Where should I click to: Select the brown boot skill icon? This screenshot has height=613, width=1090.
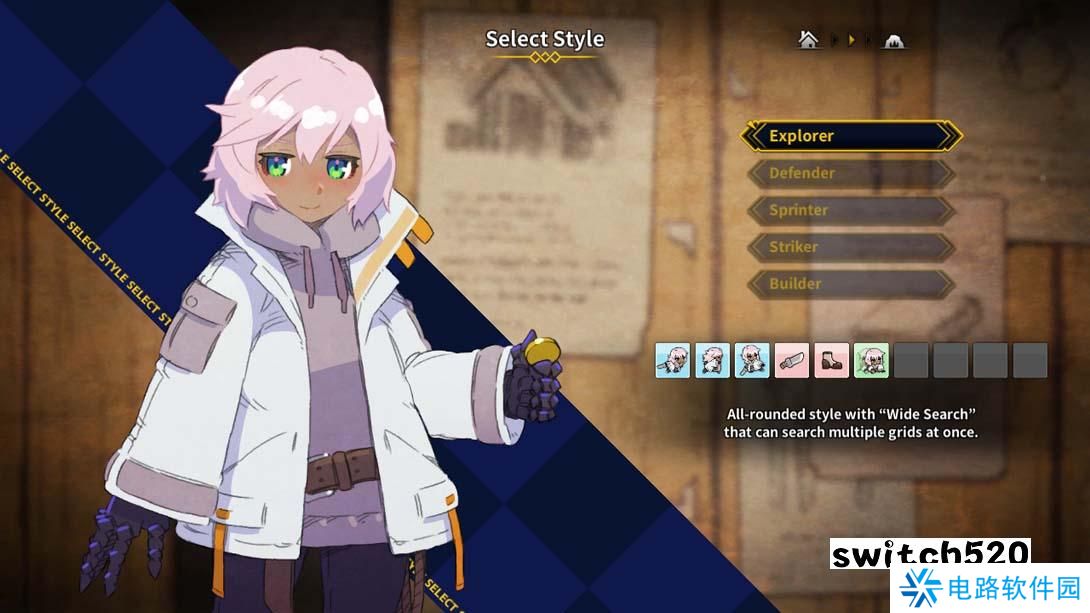pyautogui.click(x=831, y=360)
